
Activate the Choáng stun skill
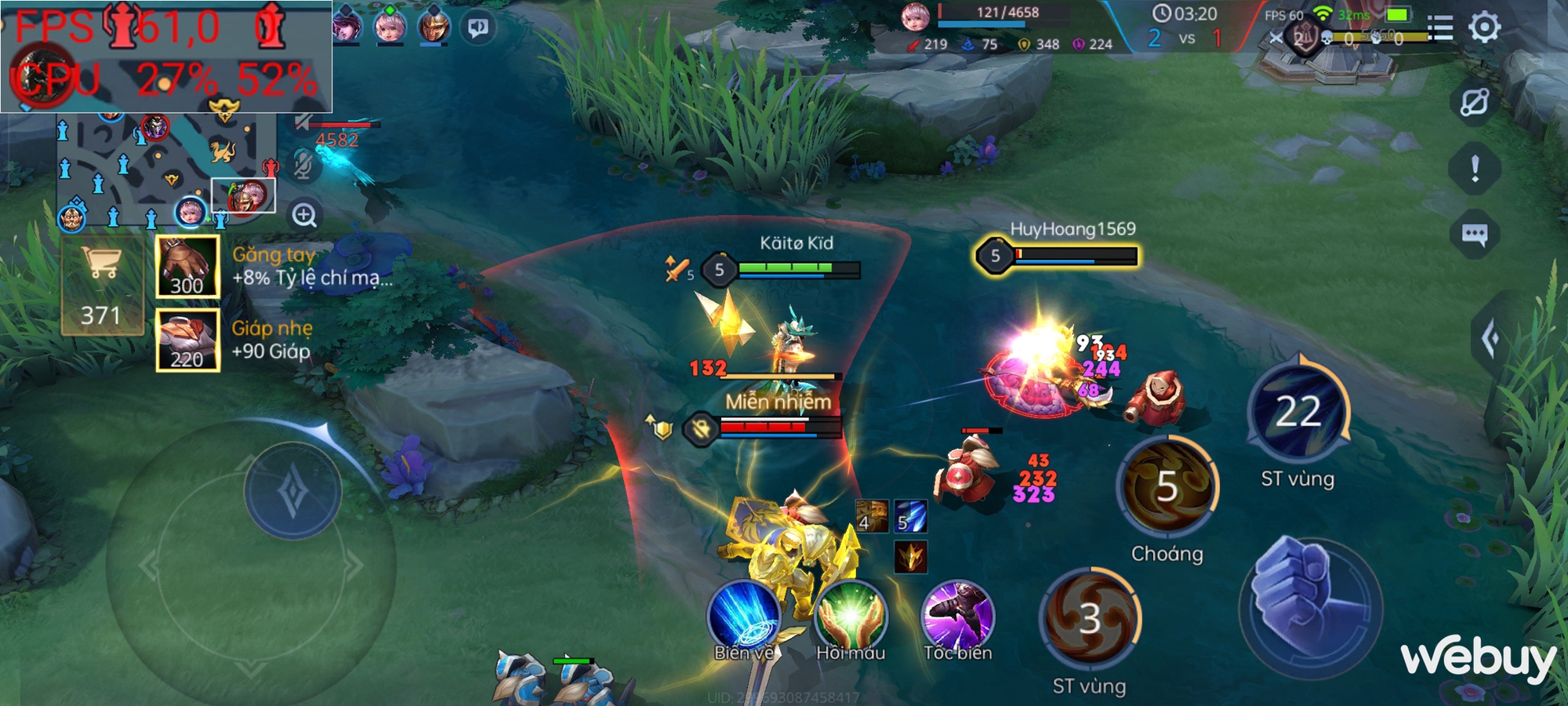click(1167, 487)
